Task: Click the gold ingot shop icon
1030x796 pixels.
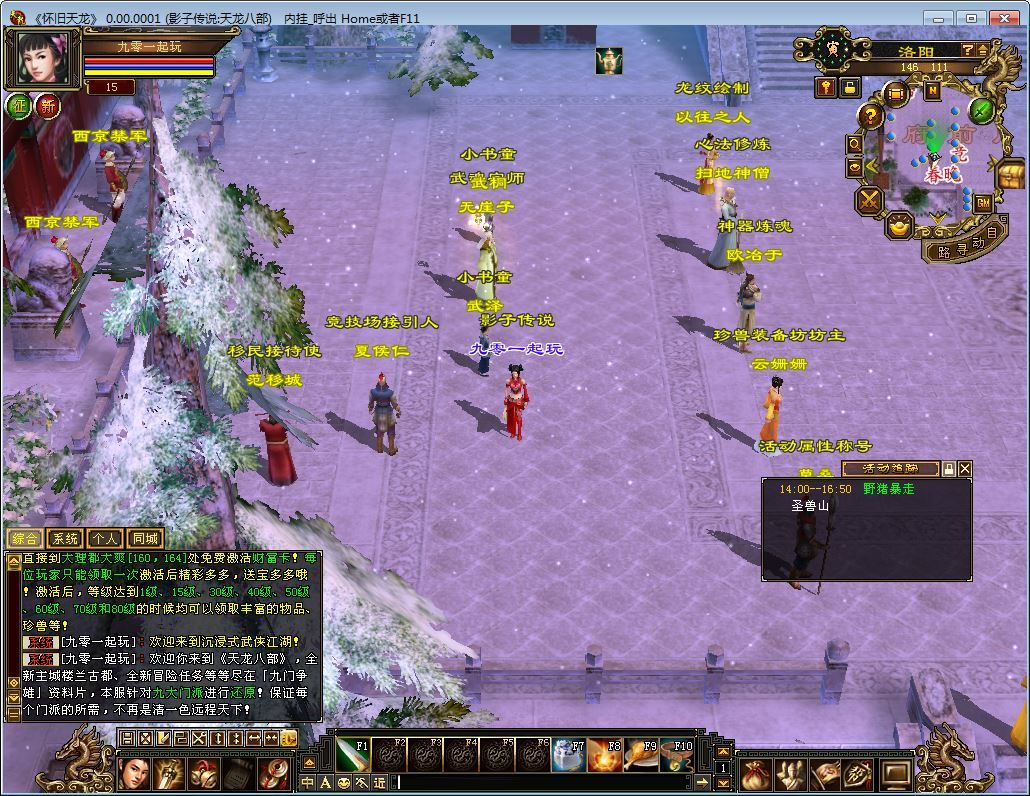Action: click(900, 225)
